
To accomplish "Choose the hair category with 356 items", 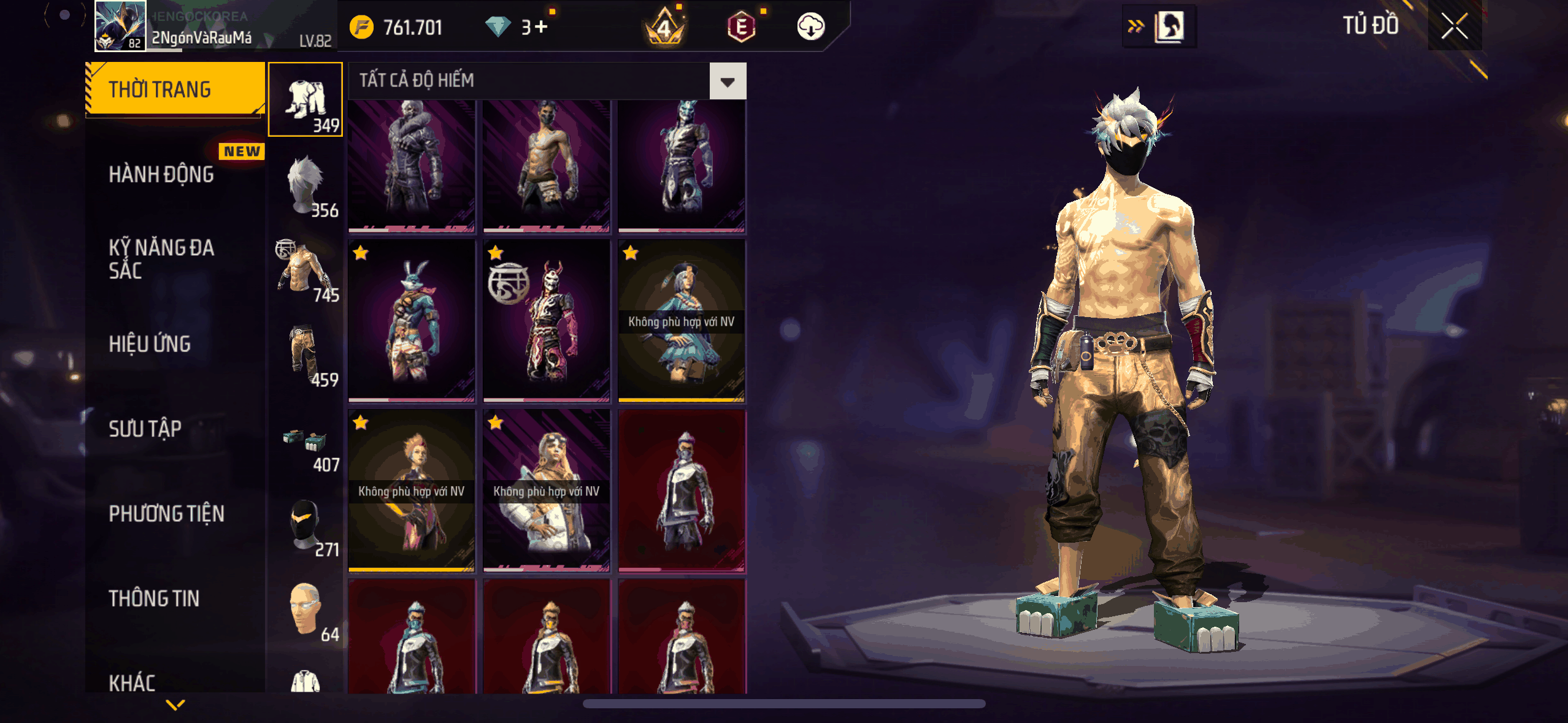I will click(x=306, y=185).
